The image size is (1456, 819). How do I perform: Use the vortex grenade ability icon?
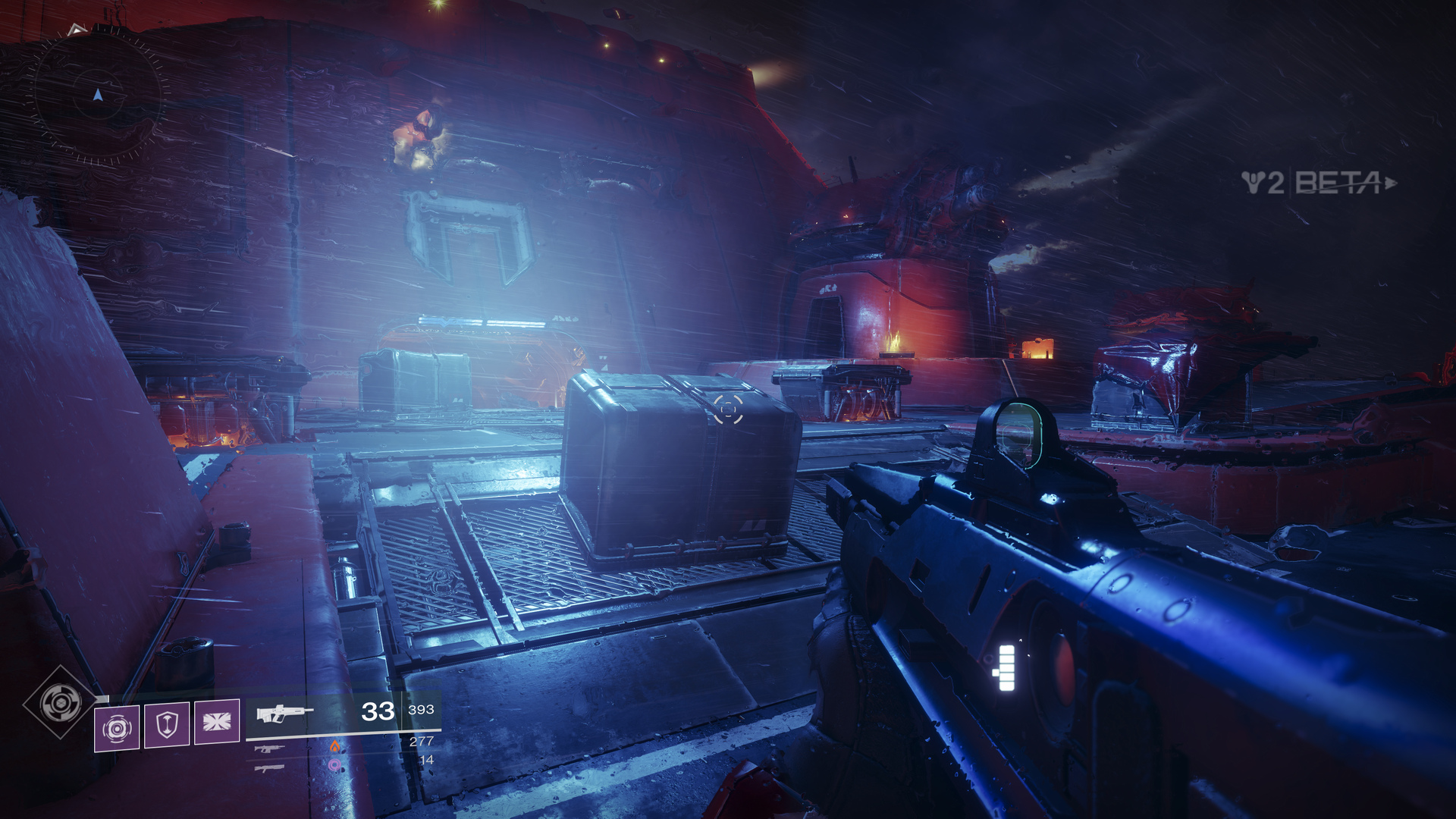point(117,728)
